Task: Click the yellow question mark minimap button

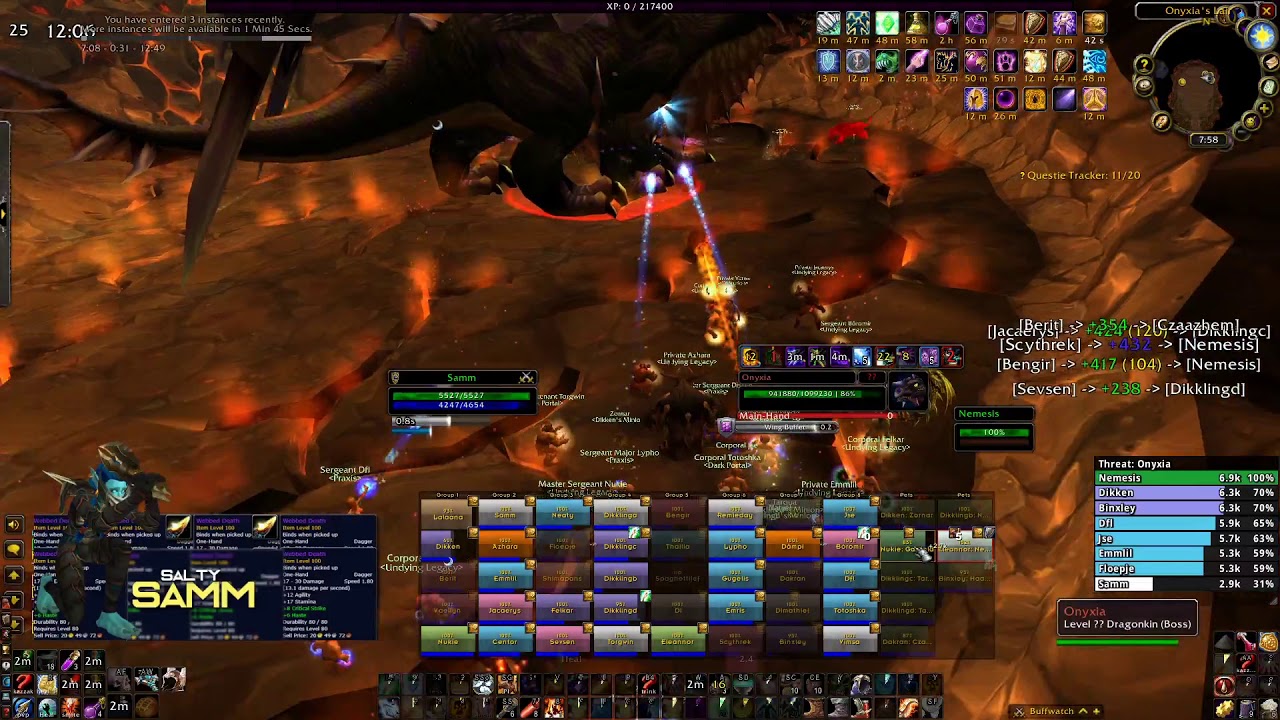Action: pos(1144,66)
